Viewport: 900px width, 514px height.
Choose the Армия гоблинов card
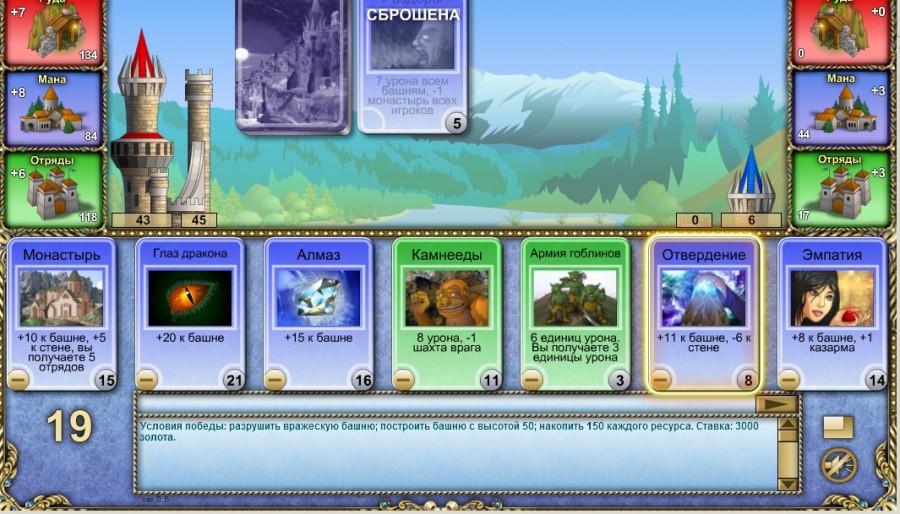pos(575,297)
